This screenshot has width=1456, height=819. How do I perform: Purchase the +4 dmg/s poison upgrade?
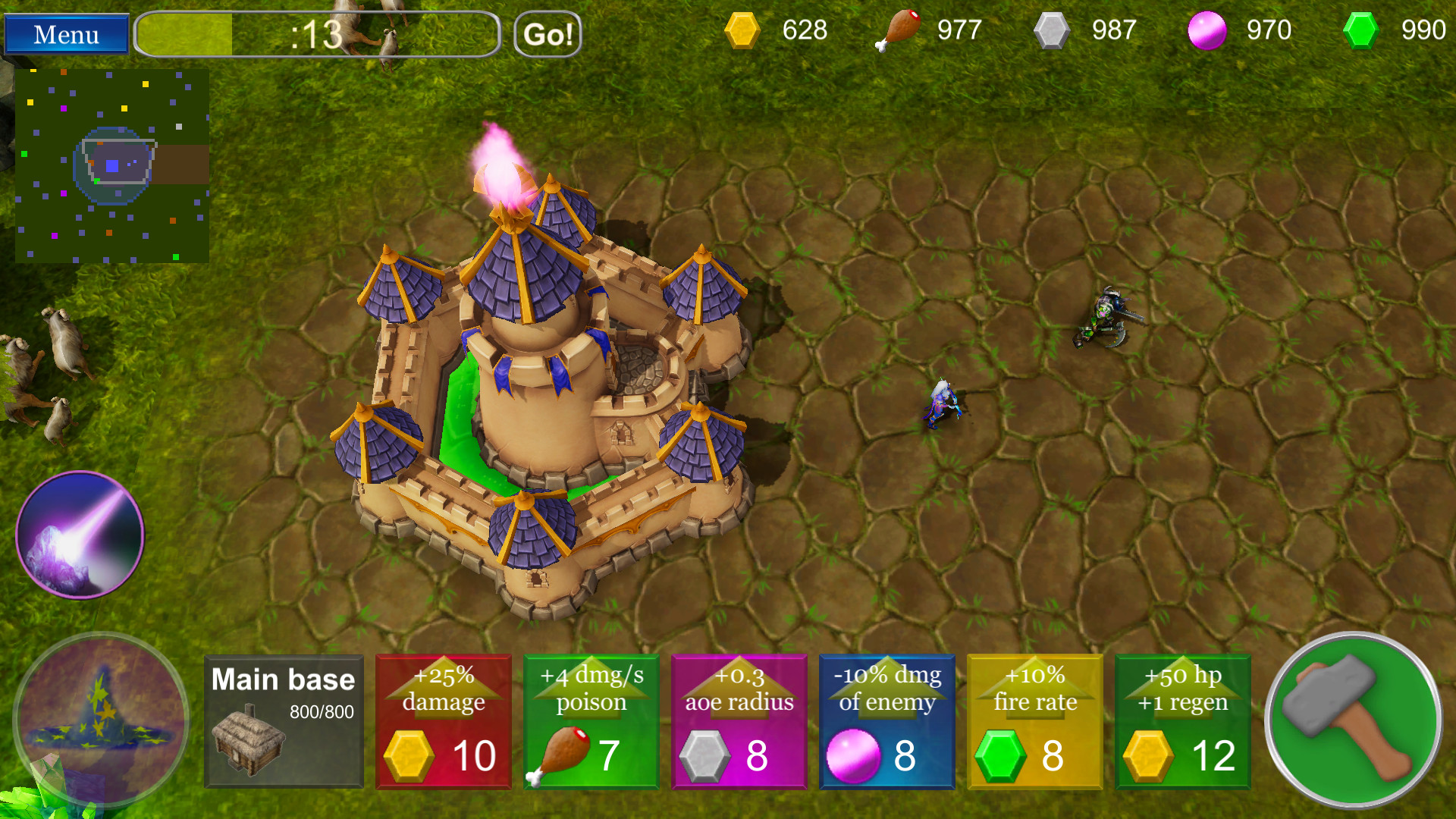click(591, 720)
